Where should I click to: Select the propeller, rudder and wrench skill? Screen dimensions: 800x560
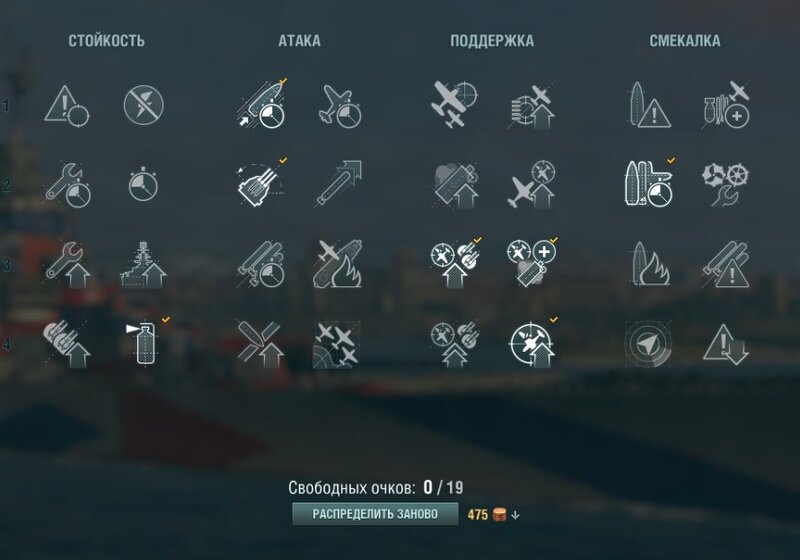coord(726,183)
